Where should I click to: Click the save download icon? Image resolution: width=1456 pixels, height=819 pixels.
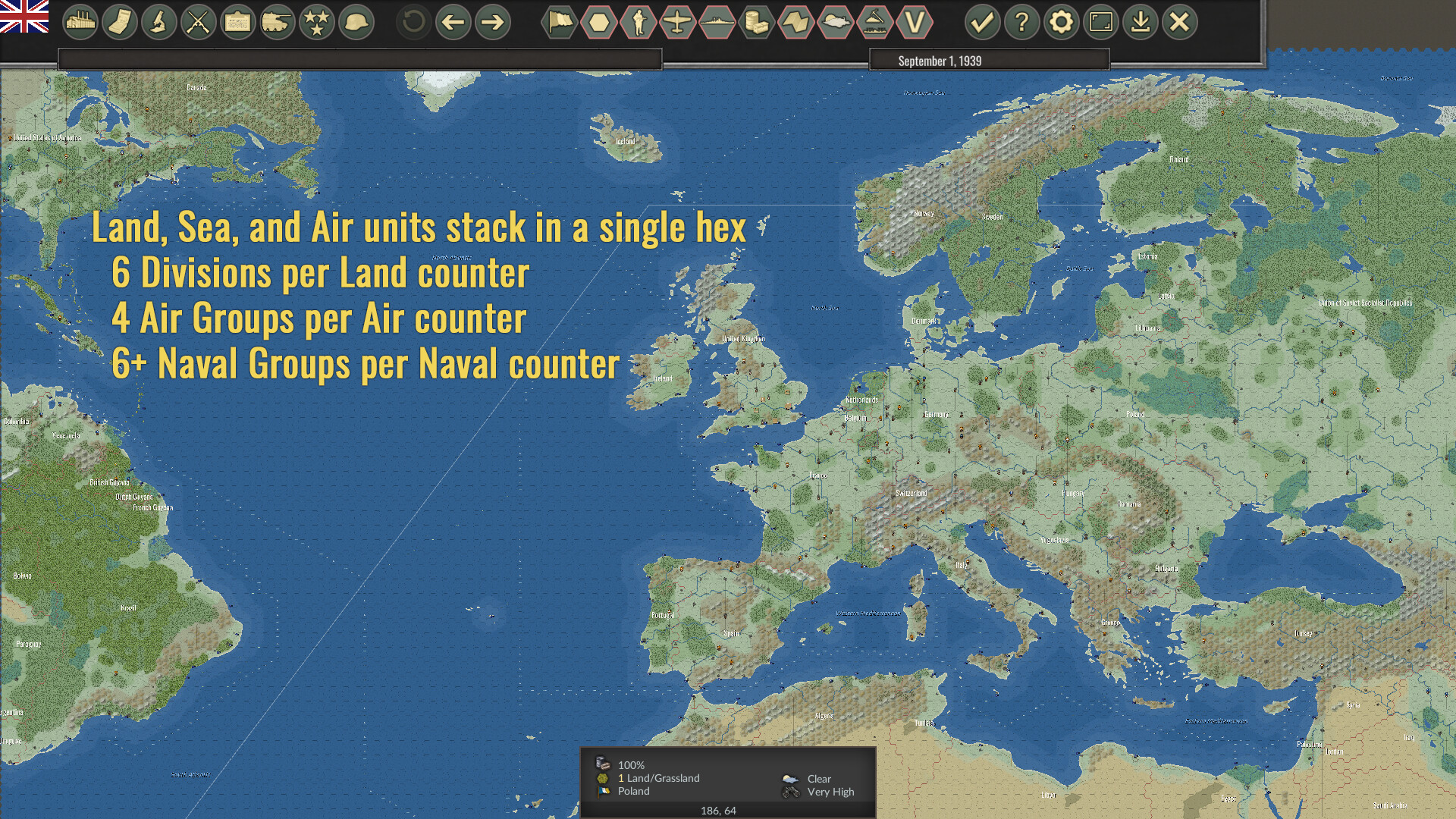tap(1141, 23)
